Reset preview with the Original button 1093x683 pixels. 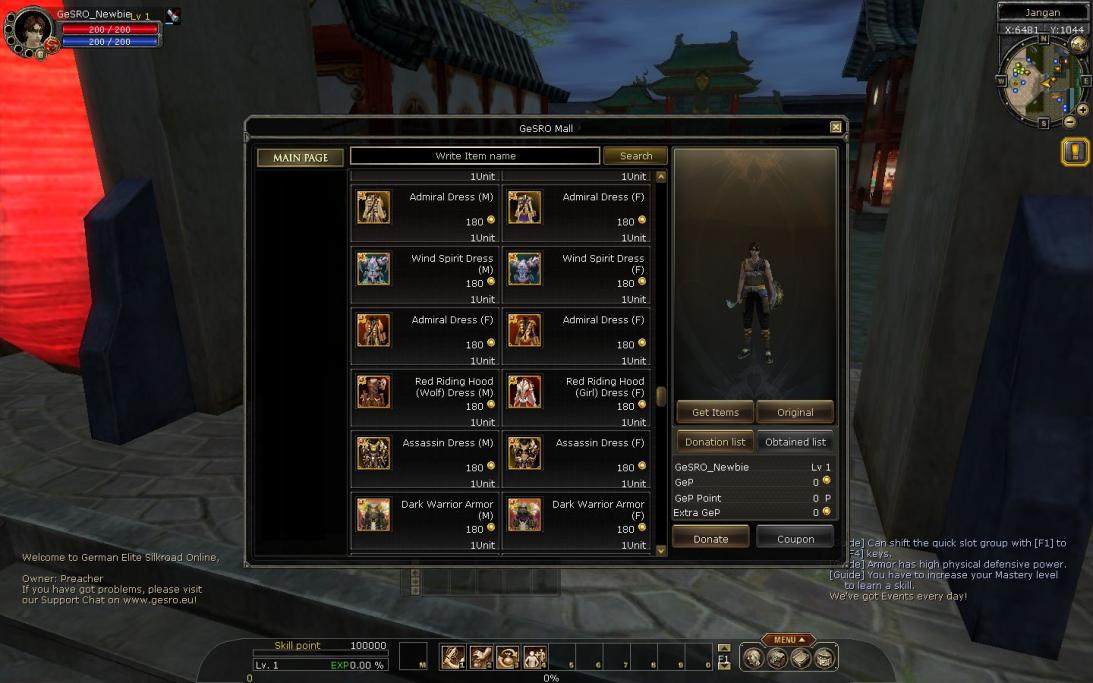coord(795,412)
